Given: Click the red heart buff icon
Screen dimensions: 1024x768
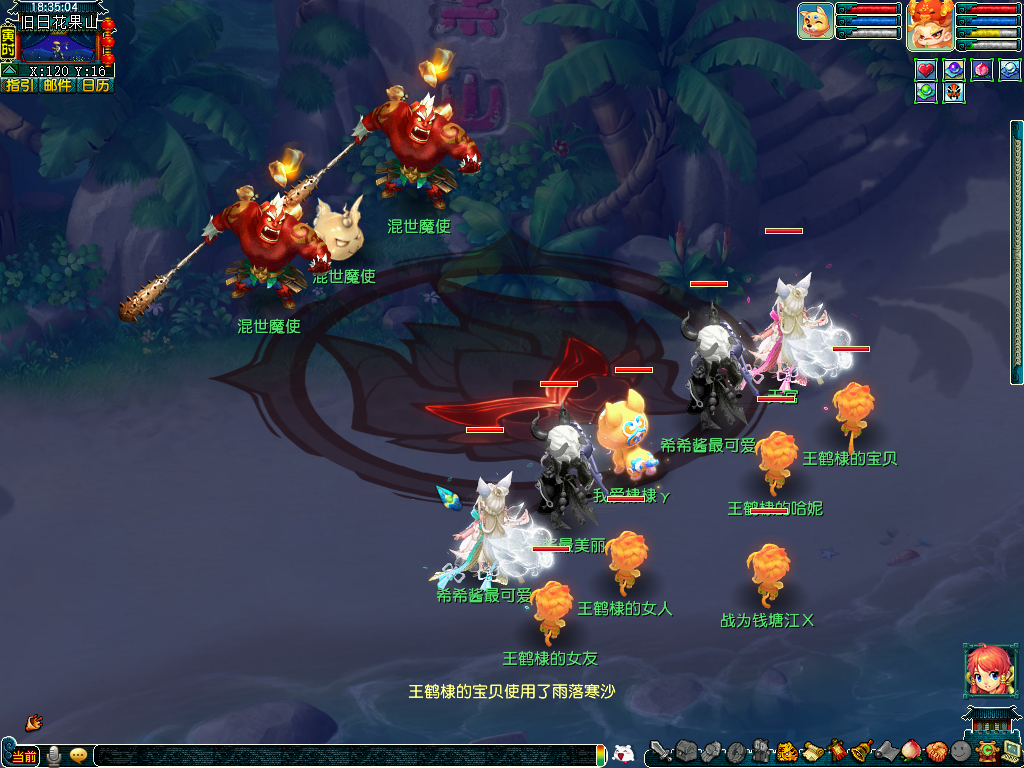Looking at the screenshot, I should tap(926, 70).
